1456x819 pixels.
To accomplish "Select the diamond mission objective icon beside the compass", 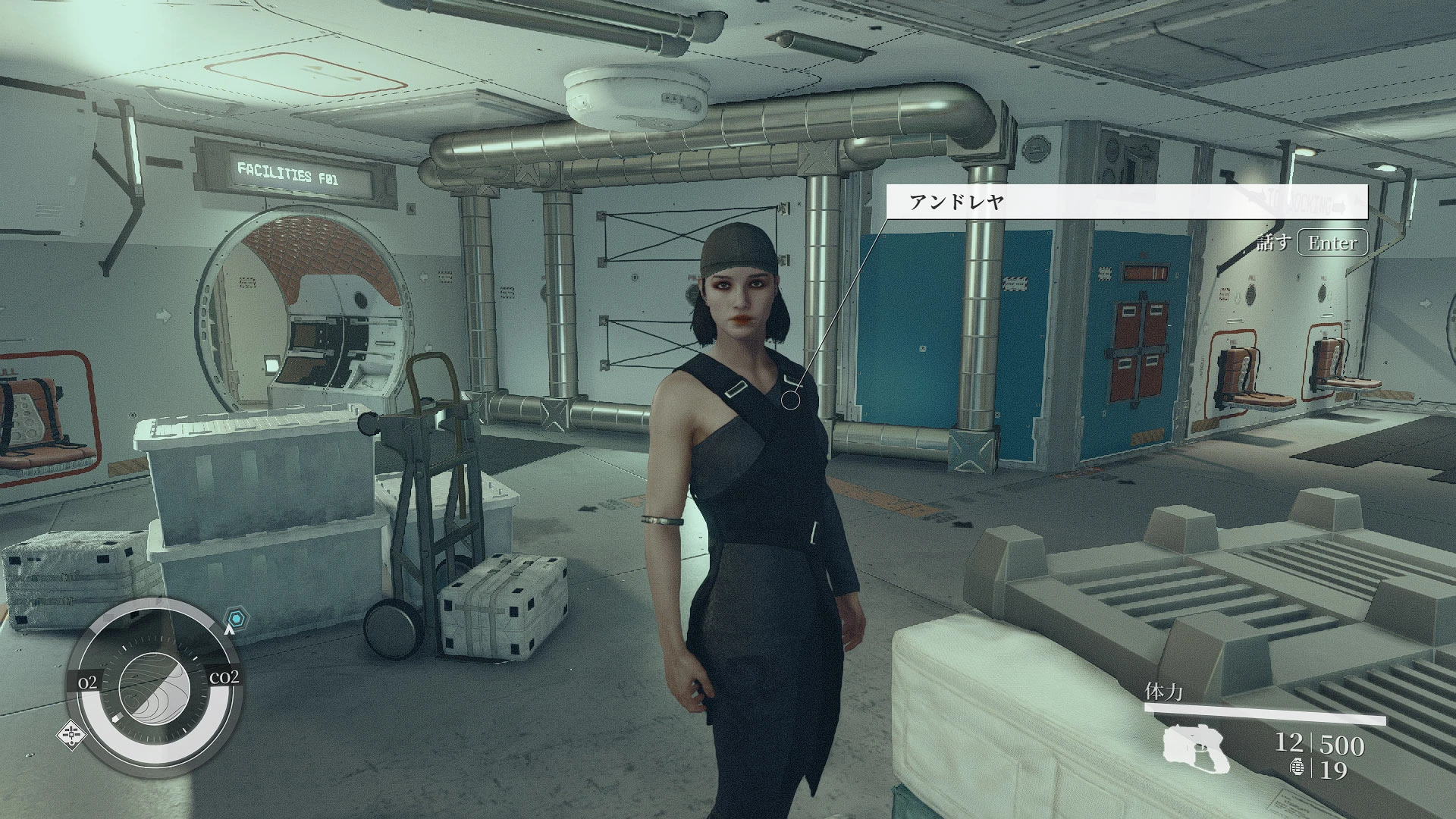I will (71, 735).
